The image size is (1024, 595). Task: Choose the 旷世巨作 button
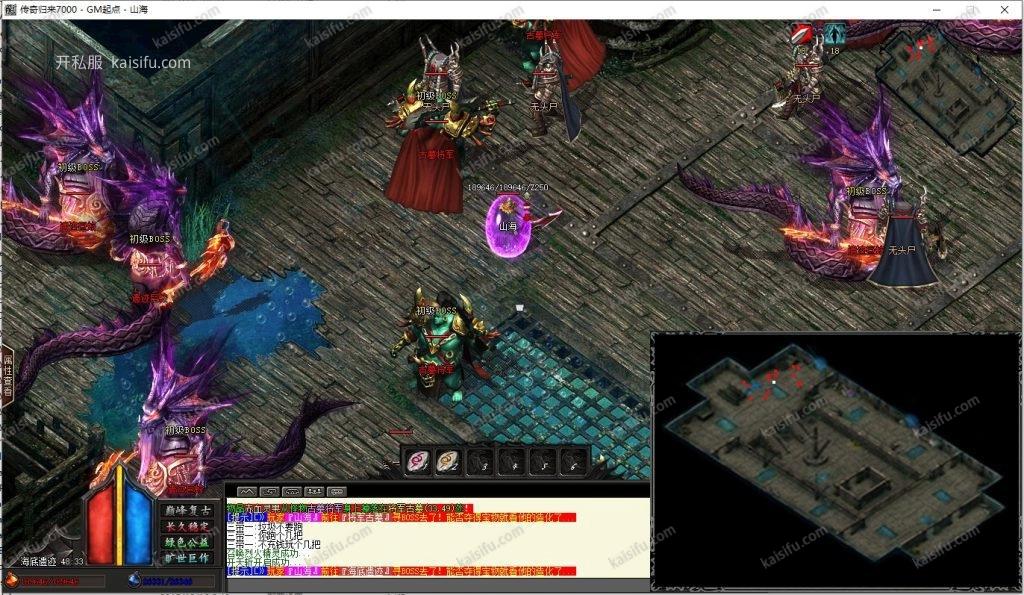pos(185,558)
